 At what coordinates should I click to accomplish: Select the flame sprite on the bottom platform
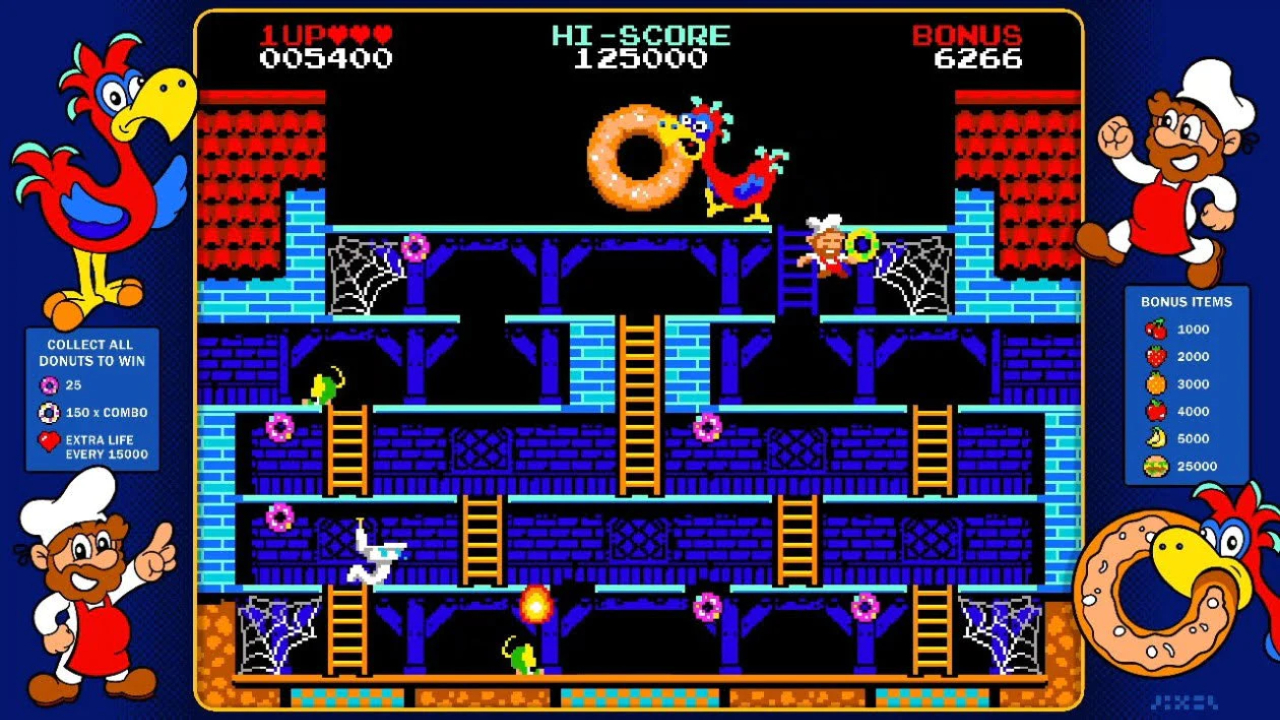(x=536, y=603)
